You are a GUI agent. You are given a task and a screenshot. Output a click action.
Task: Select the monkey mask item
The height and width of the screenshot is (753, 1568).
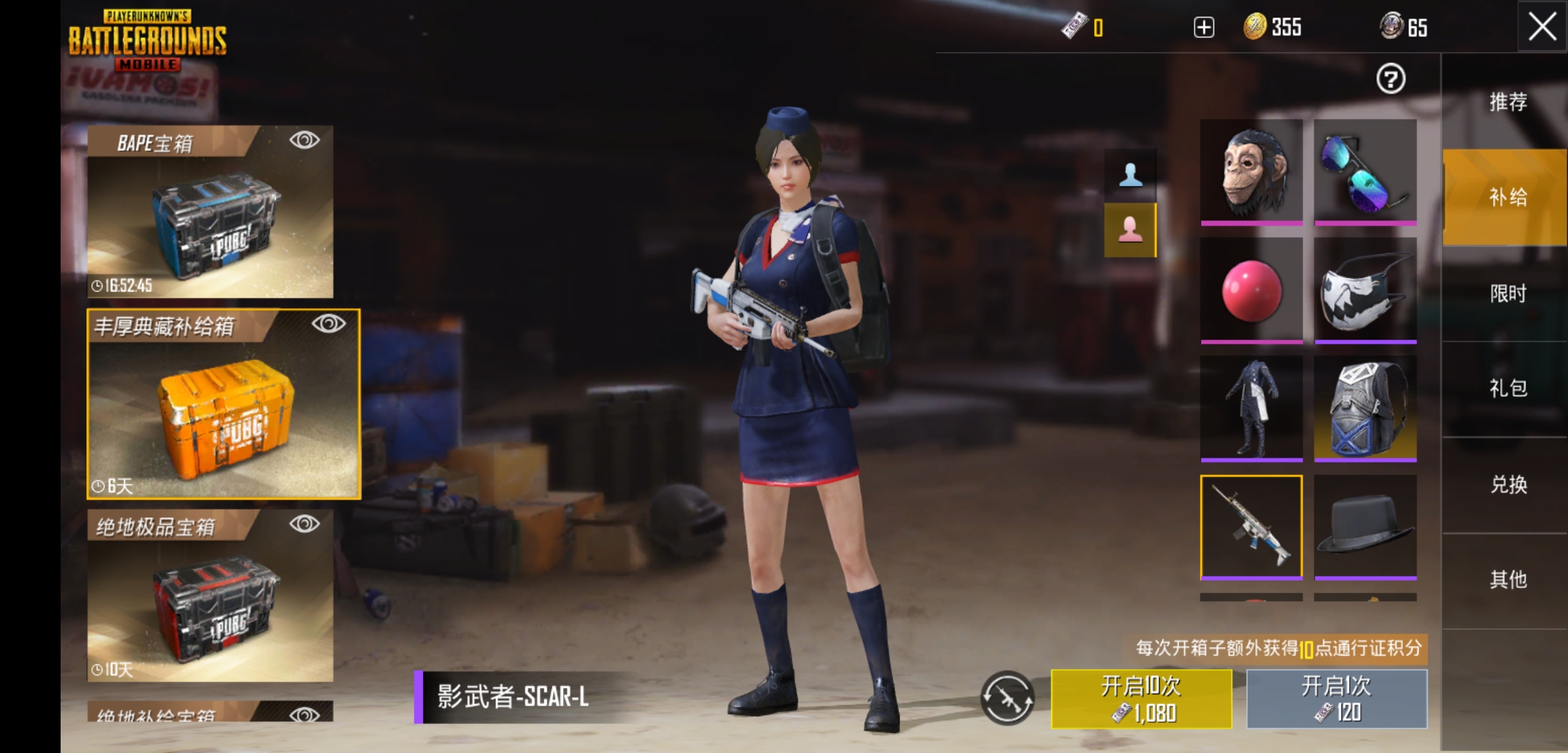pos(1251,171)
